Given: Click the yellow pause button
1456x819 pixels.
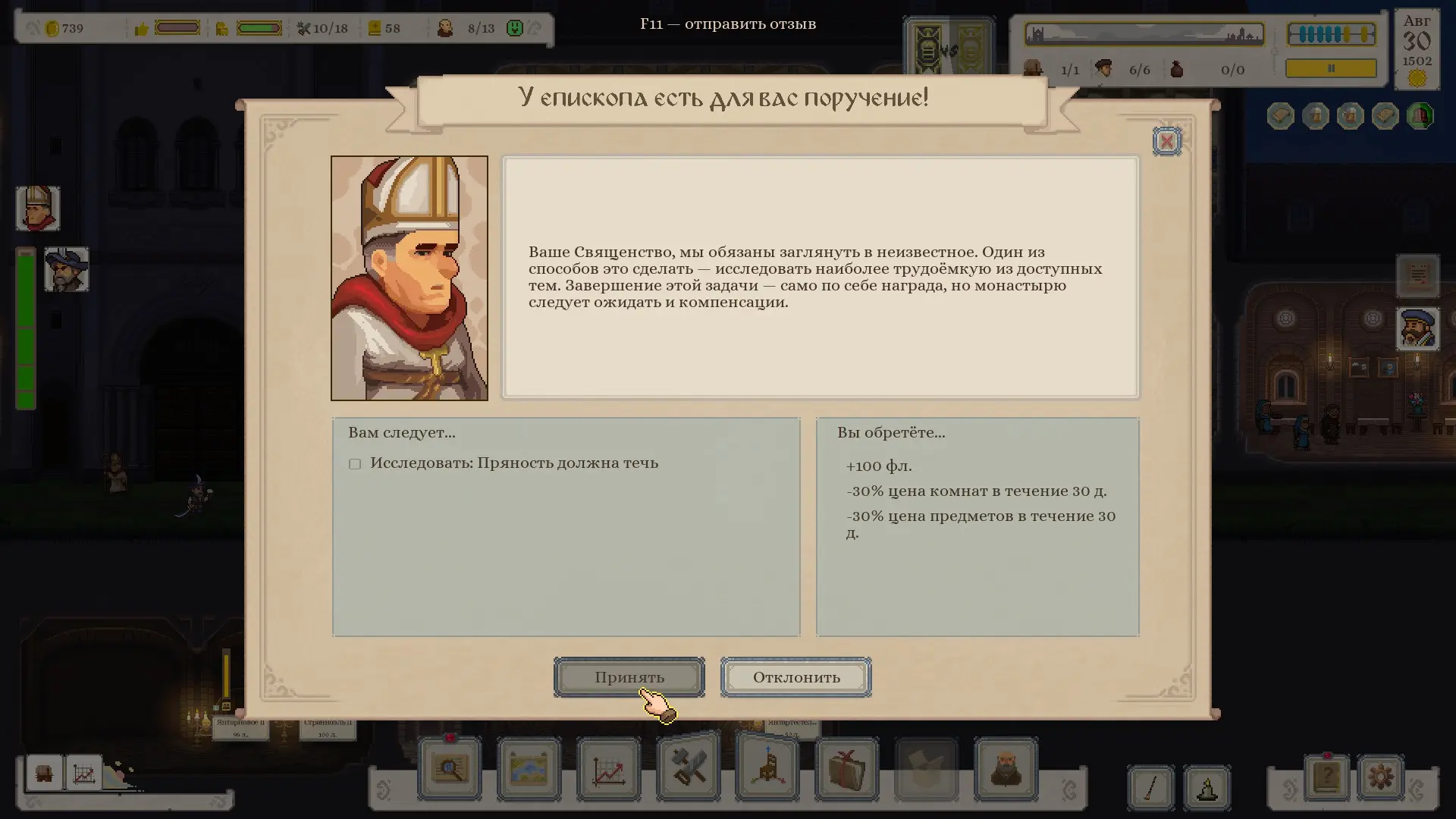Looking at the screenshot, I should click(x=1331, y=68).
